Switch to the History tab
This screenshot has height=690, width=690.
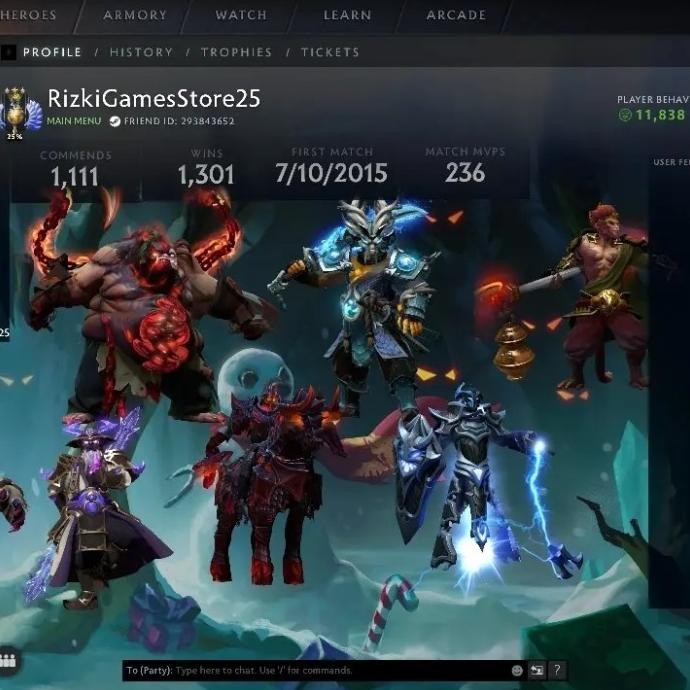point(141,52)
